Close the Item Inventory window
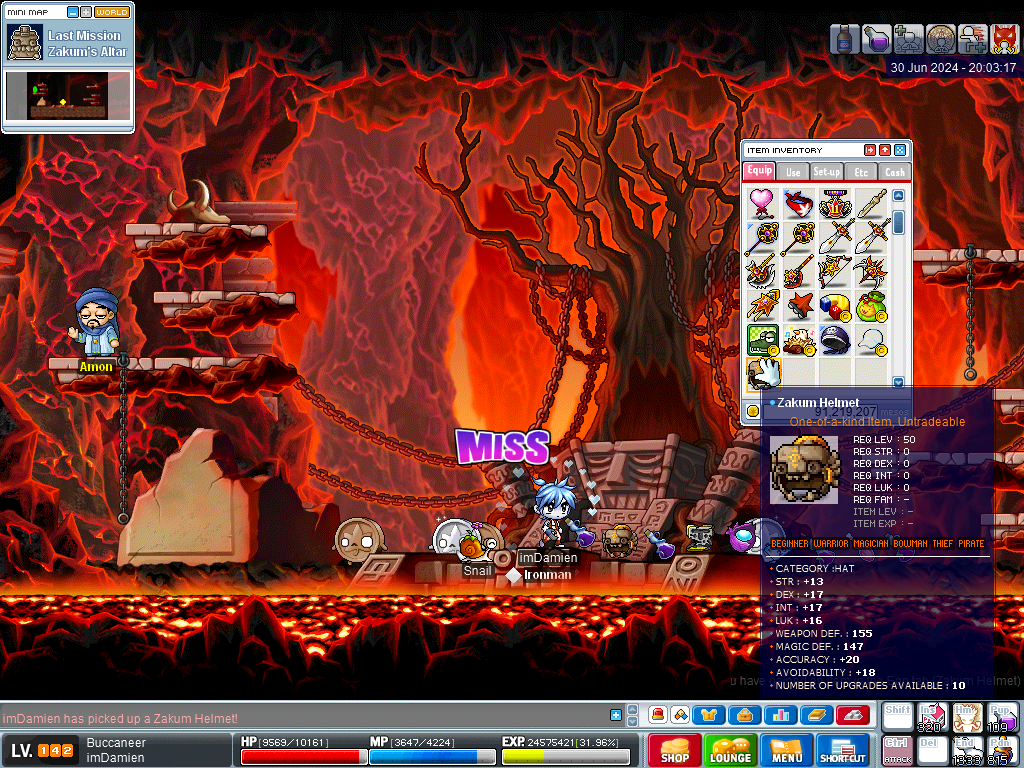The height and width of the screenshot is (768, 1024). click(x=900, y=150)
